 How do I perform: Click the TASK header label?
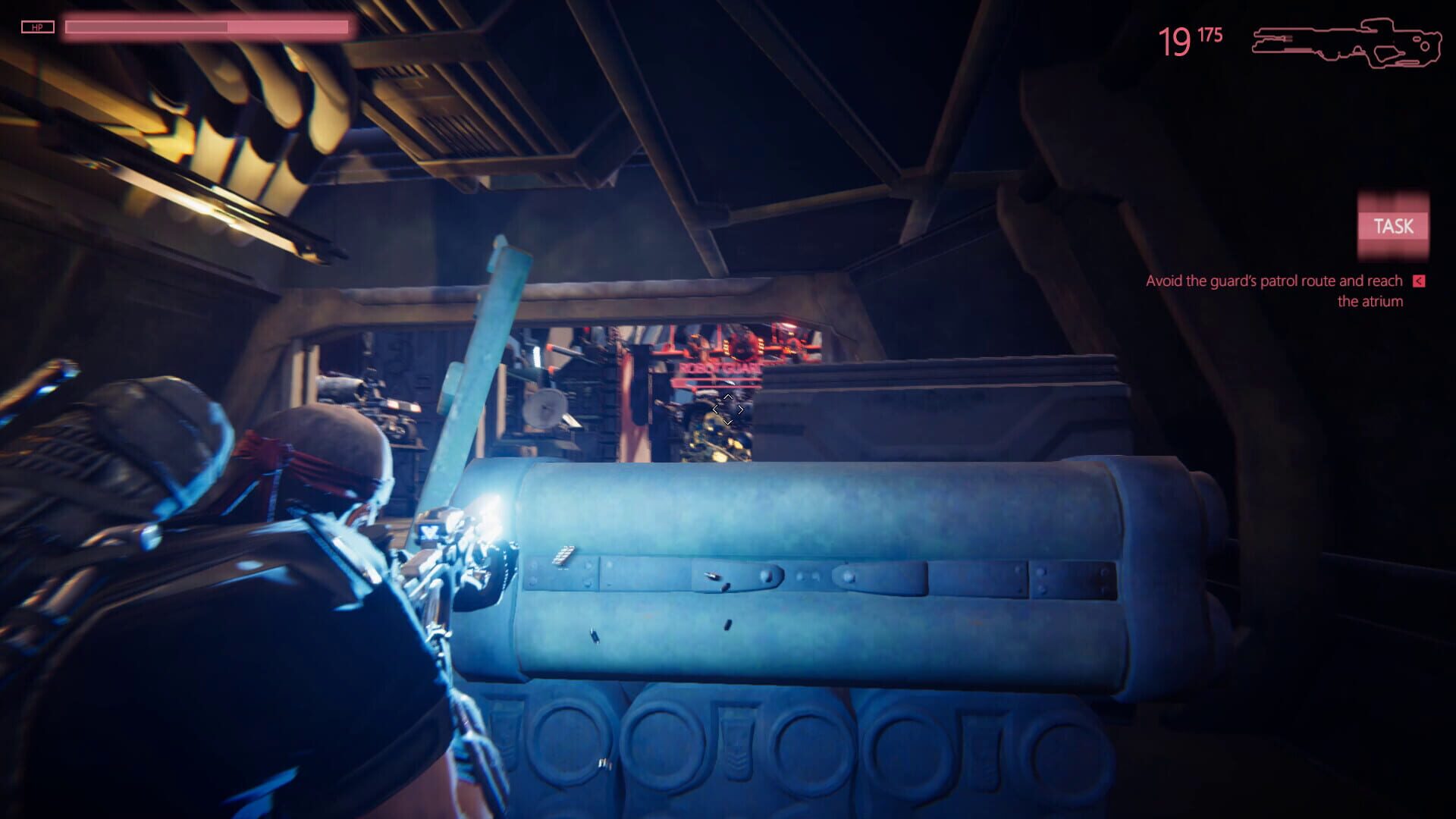[x=1394, y=225]
